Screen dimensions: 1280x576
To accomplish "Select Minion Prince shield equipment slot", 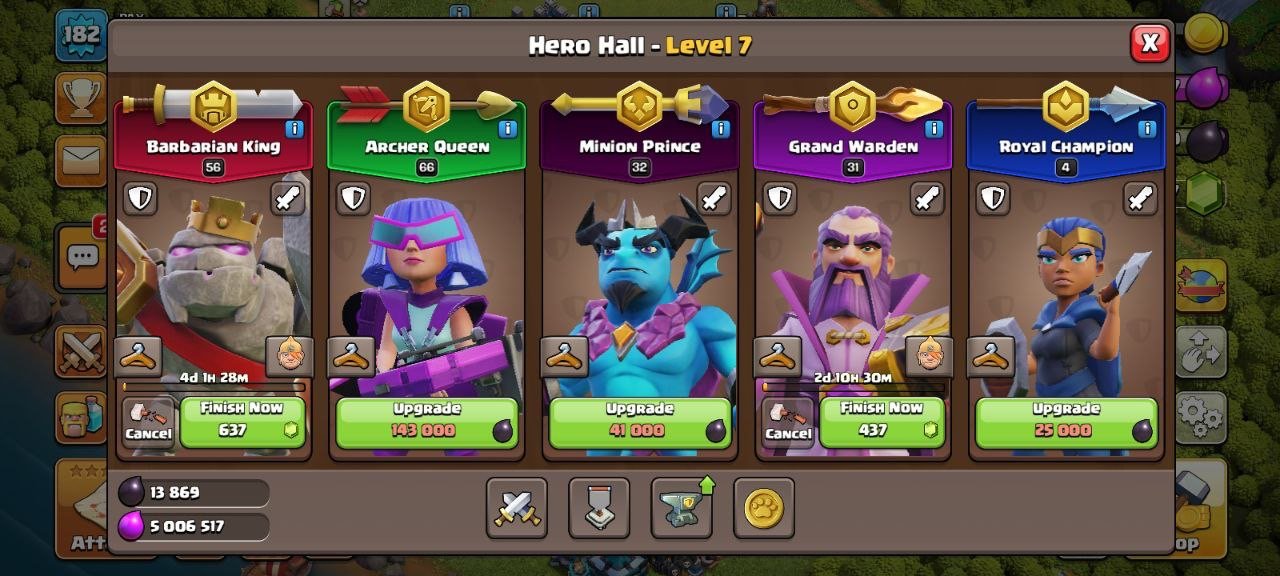I will pyautogui.click(x=566, y=198).
